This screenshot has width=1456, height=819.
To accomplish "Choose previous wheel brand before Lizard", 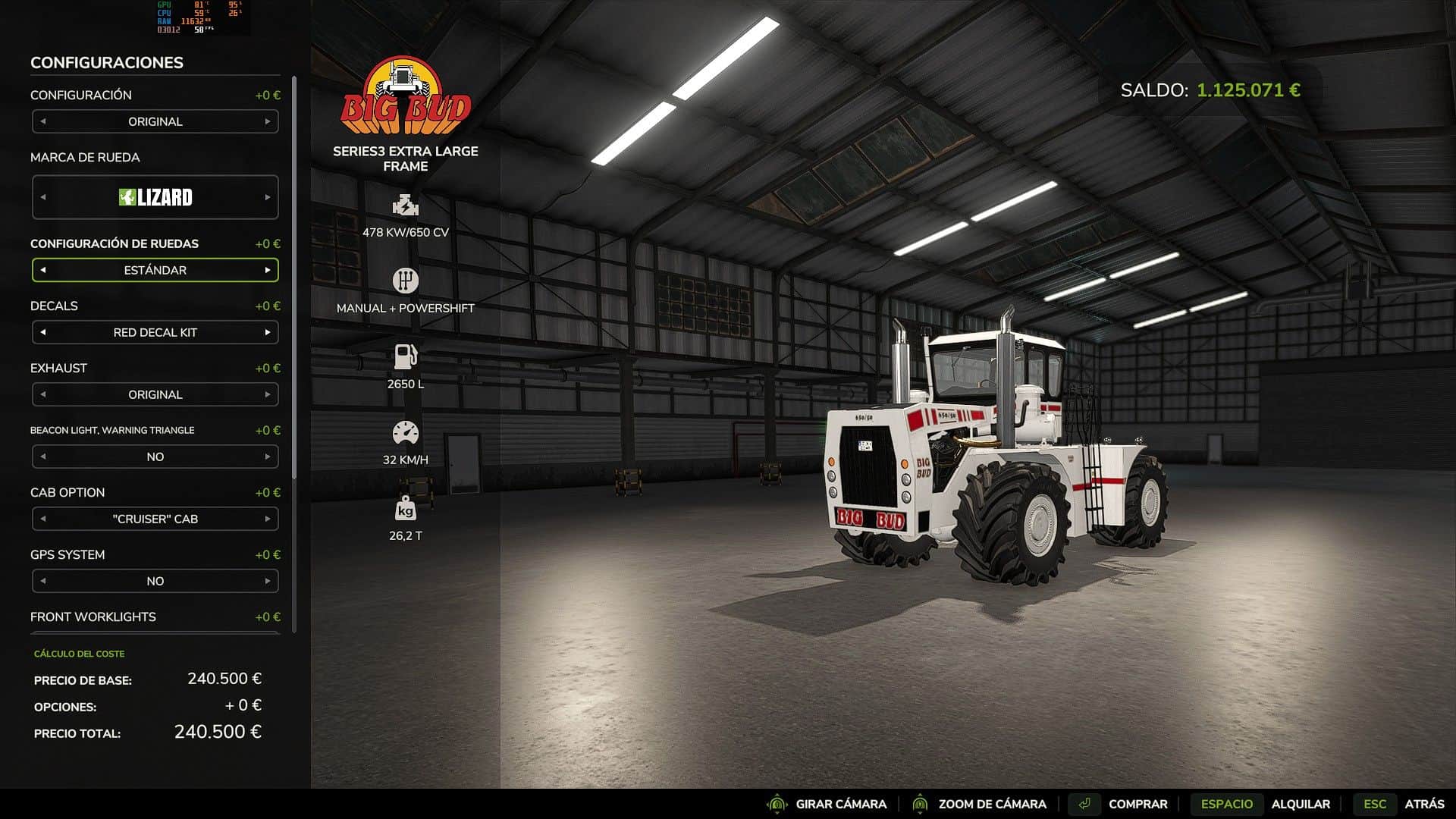I will pos(43,197).
